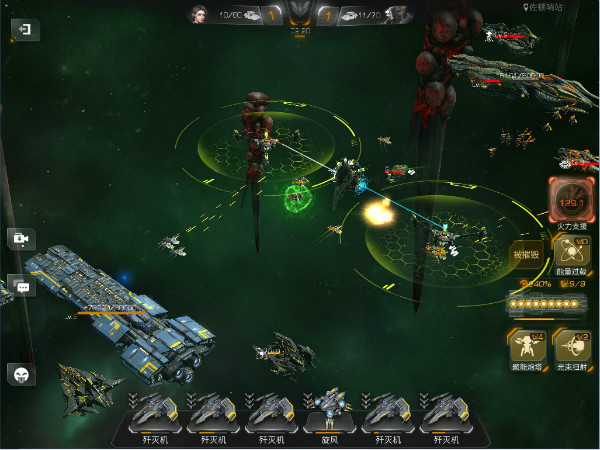Activate the 火力支援 fire support ability

pyautogui.click(x=570, y=200)
